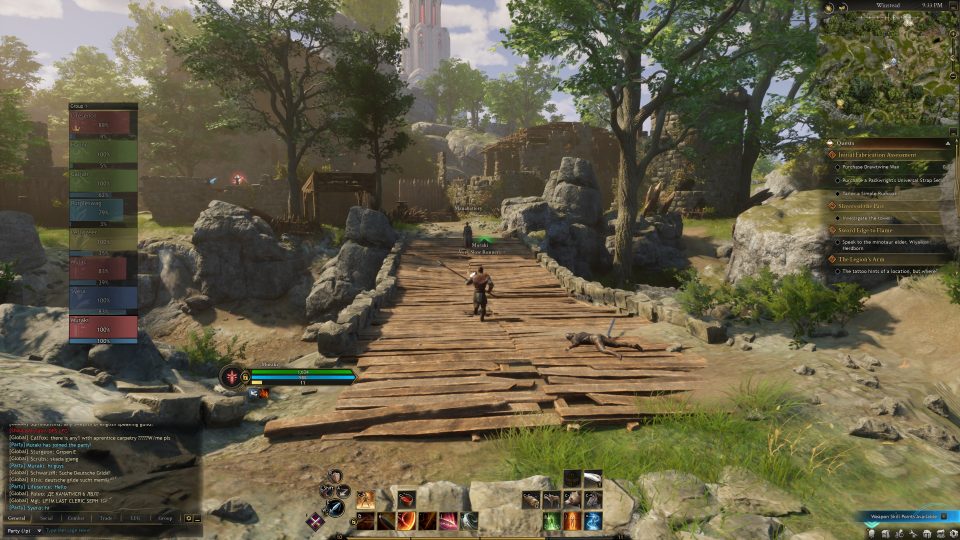Switch to the Group chat tab
The image size is (960, 540).
pos(165,518)
